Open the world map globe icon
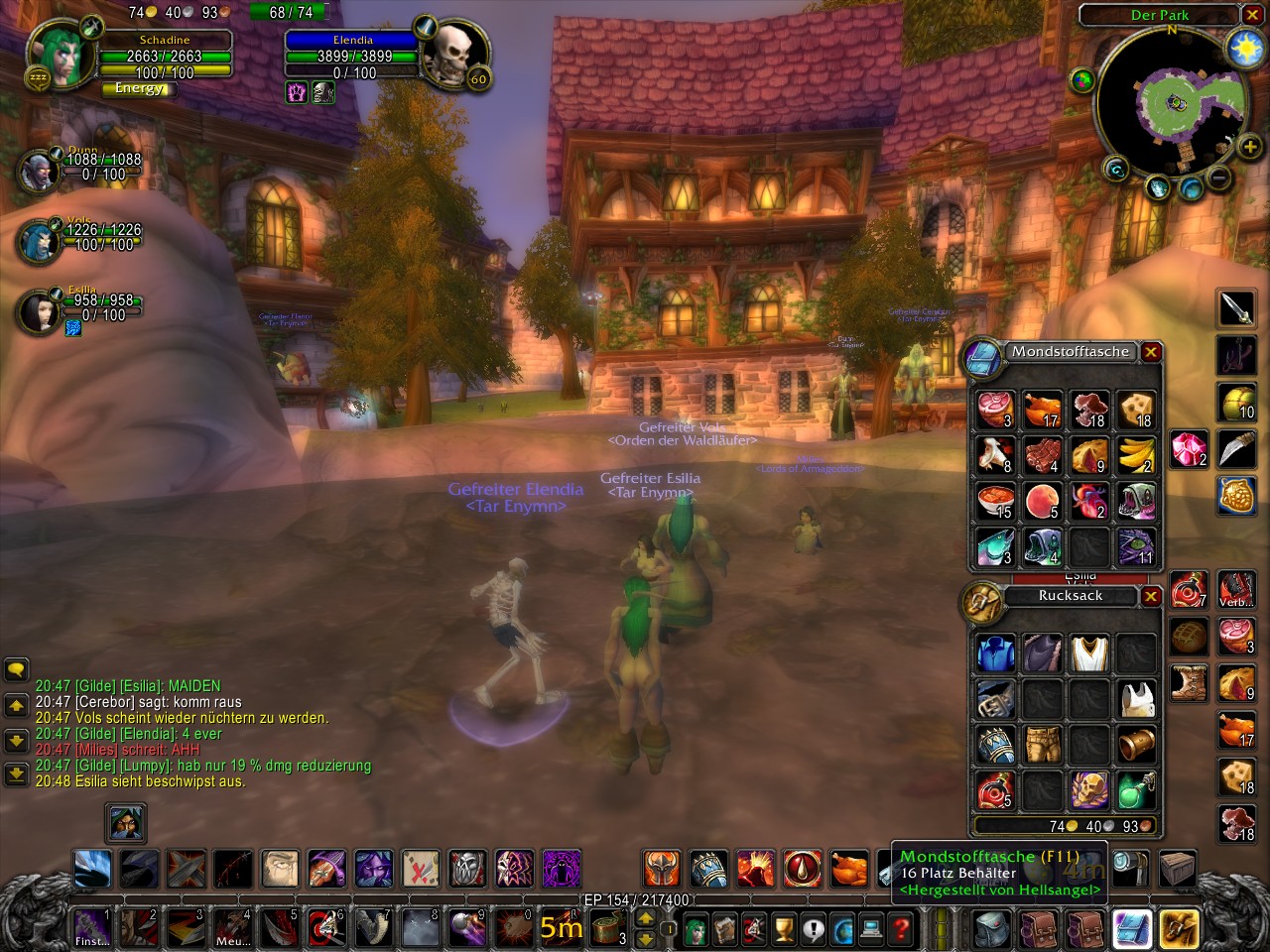The height and width of the screenshot is (952, 1270). coord(840,930)
